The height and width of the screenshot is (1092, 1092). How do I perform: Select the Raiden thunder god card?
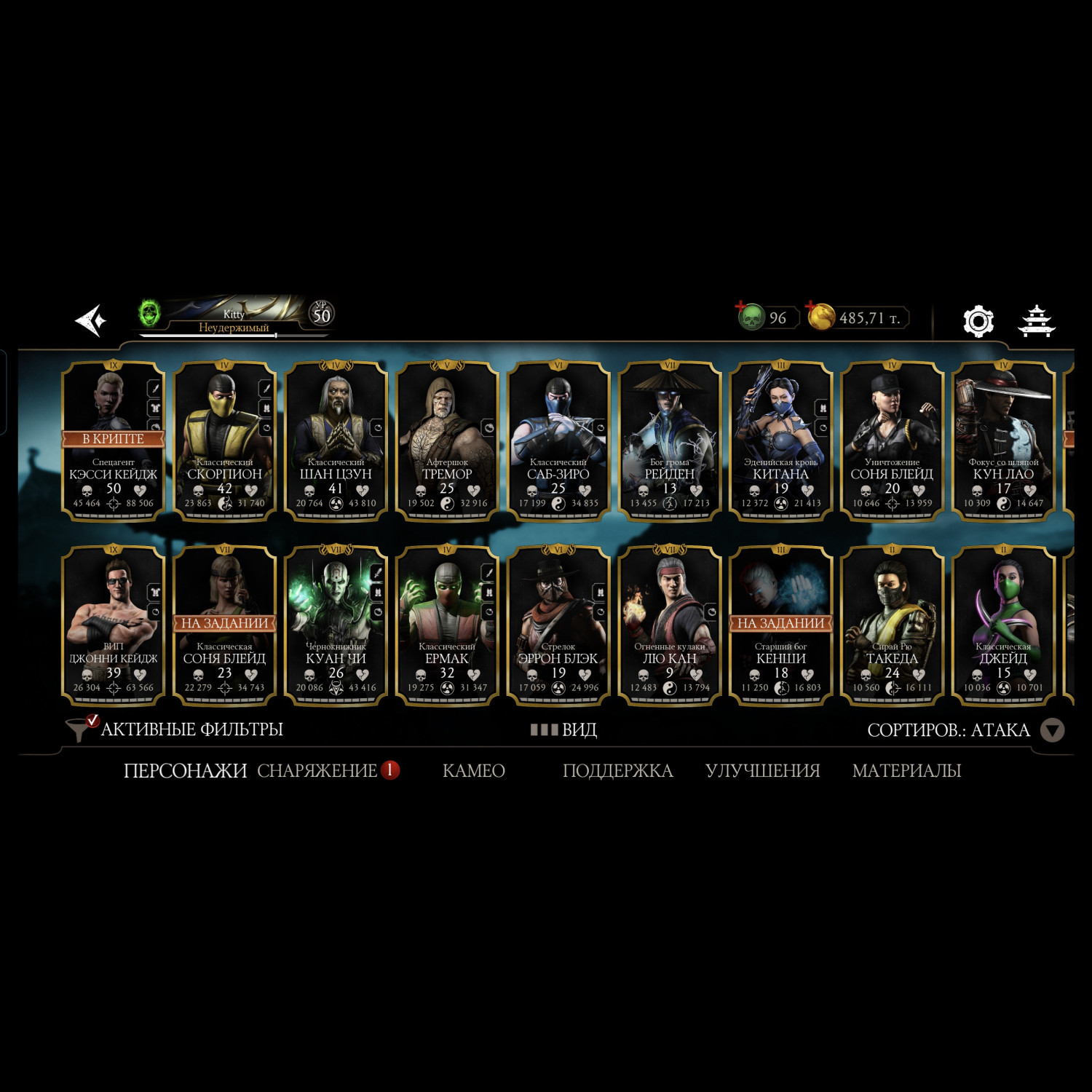(x=670, y=440)
